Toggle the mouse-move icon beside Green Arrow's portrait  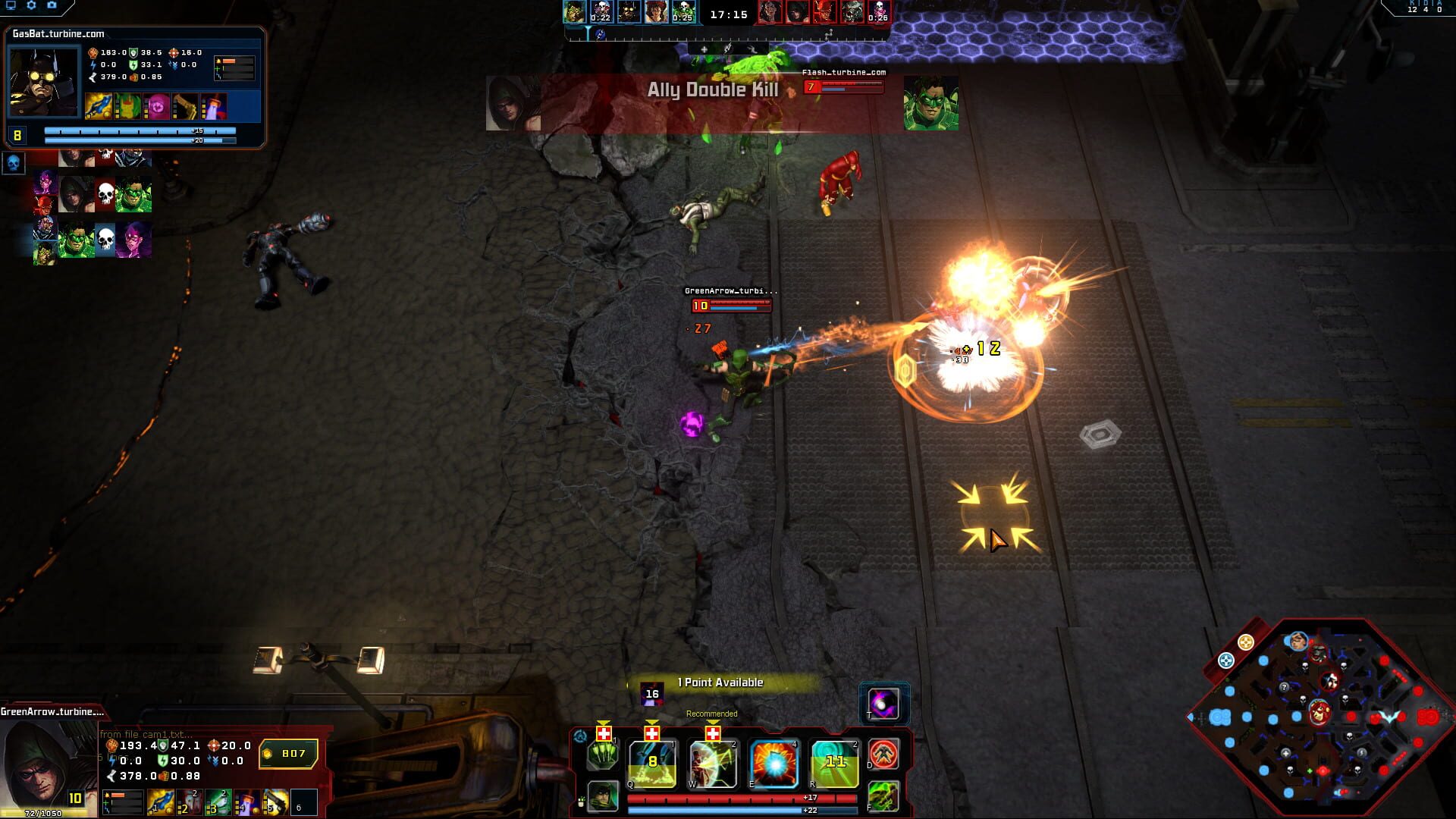pos(581,802)
